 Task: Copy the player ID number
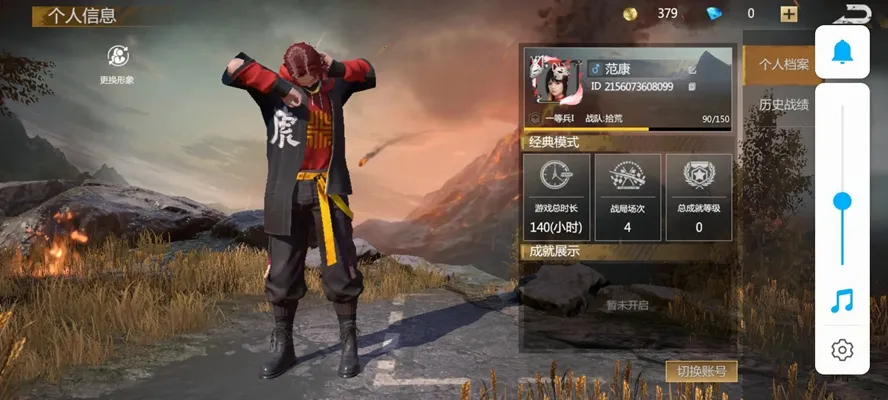pyautogui.click(x=692, y=87)
